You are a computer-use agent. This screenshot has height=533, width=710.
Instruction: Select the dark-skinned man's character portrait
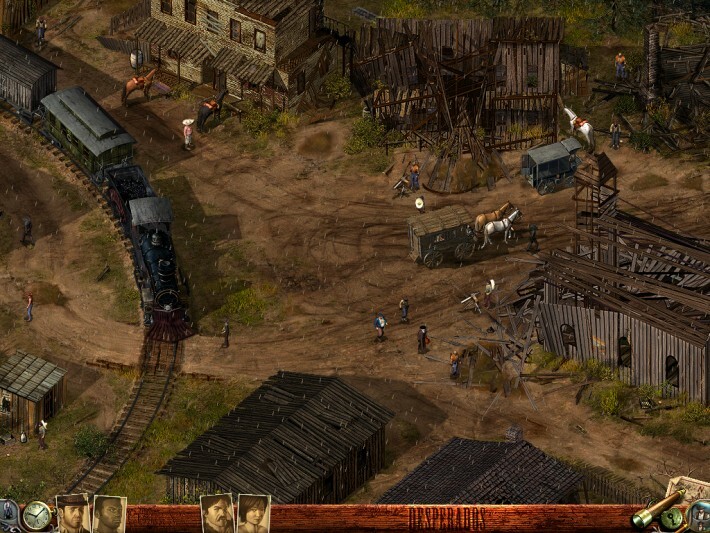point(108,514)
